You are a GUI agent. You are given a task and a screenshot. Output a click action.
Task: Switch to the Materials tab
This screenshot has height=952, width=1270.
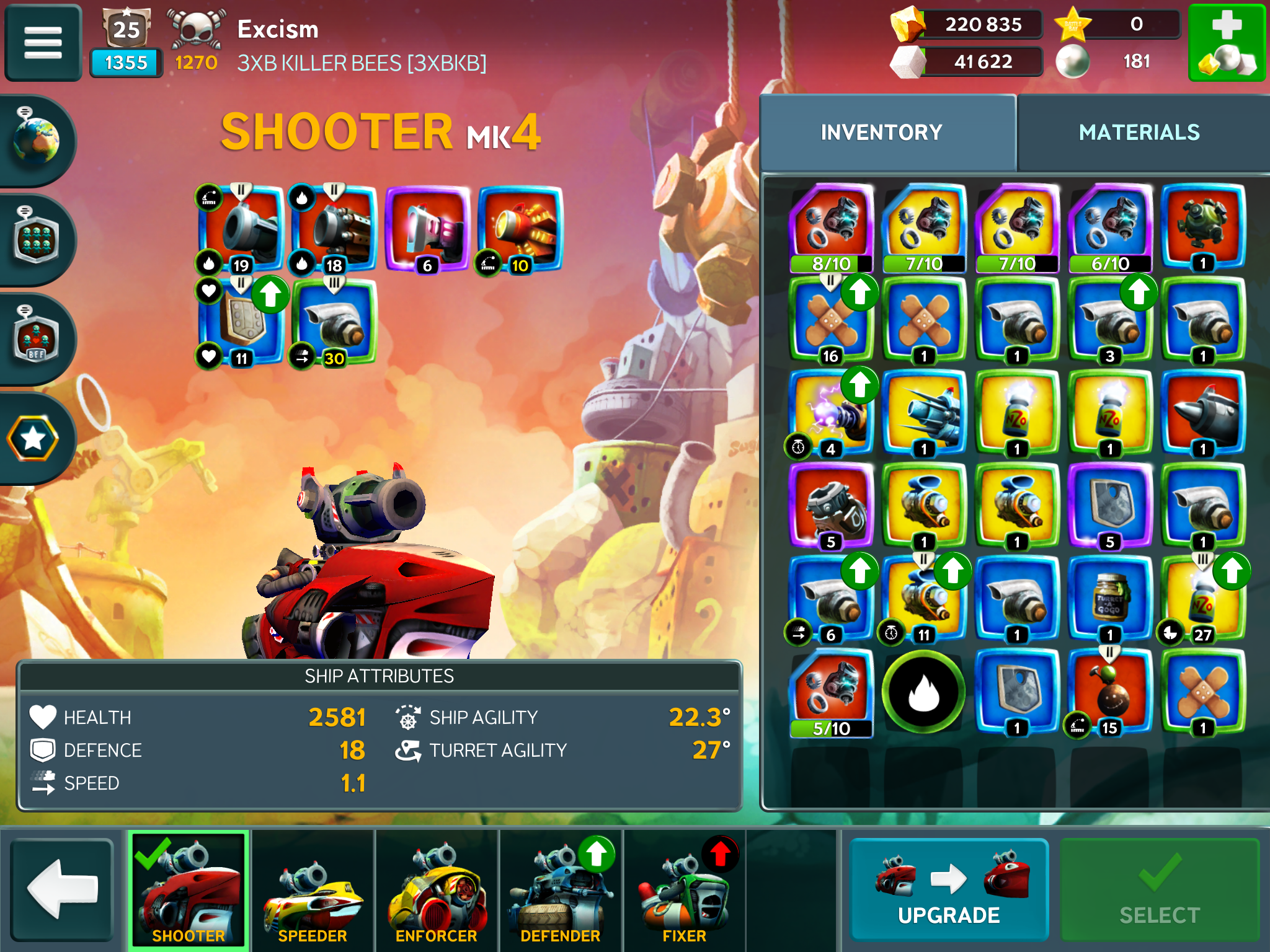pos(1139,132)
